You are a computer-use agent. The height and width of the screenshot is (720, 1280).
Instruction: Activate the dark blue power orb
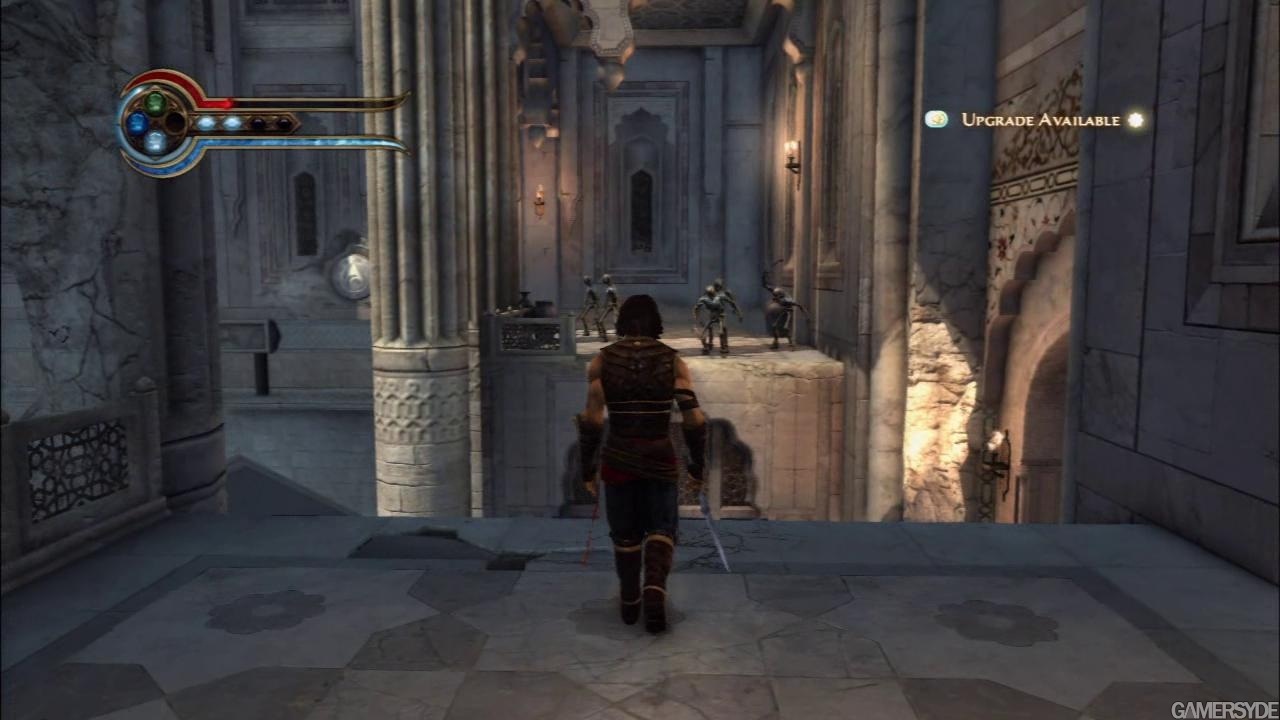(x=137, y=123)
